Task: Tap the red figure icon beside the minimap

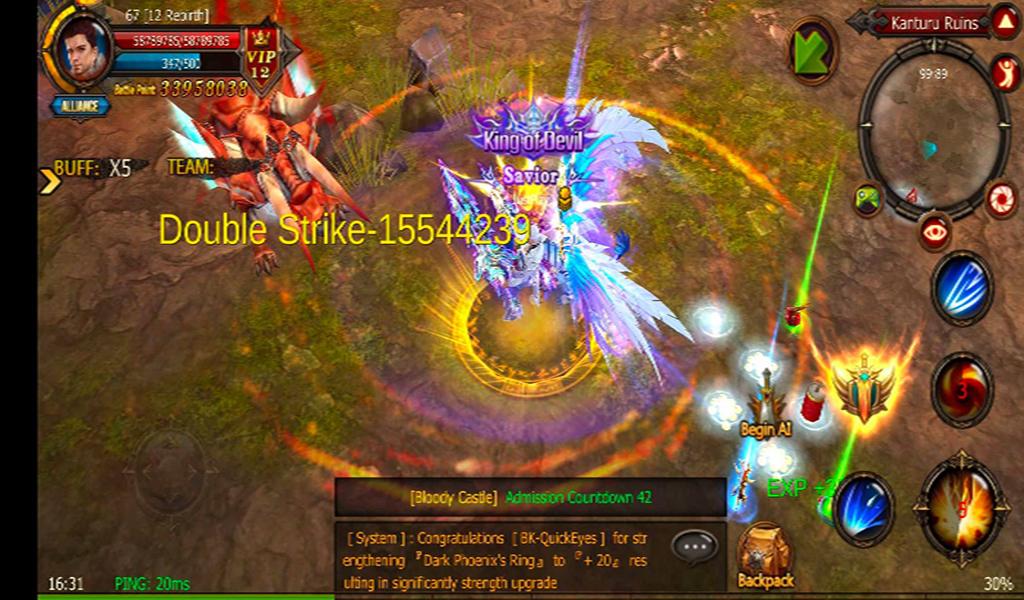Action: coord(1004,71)
